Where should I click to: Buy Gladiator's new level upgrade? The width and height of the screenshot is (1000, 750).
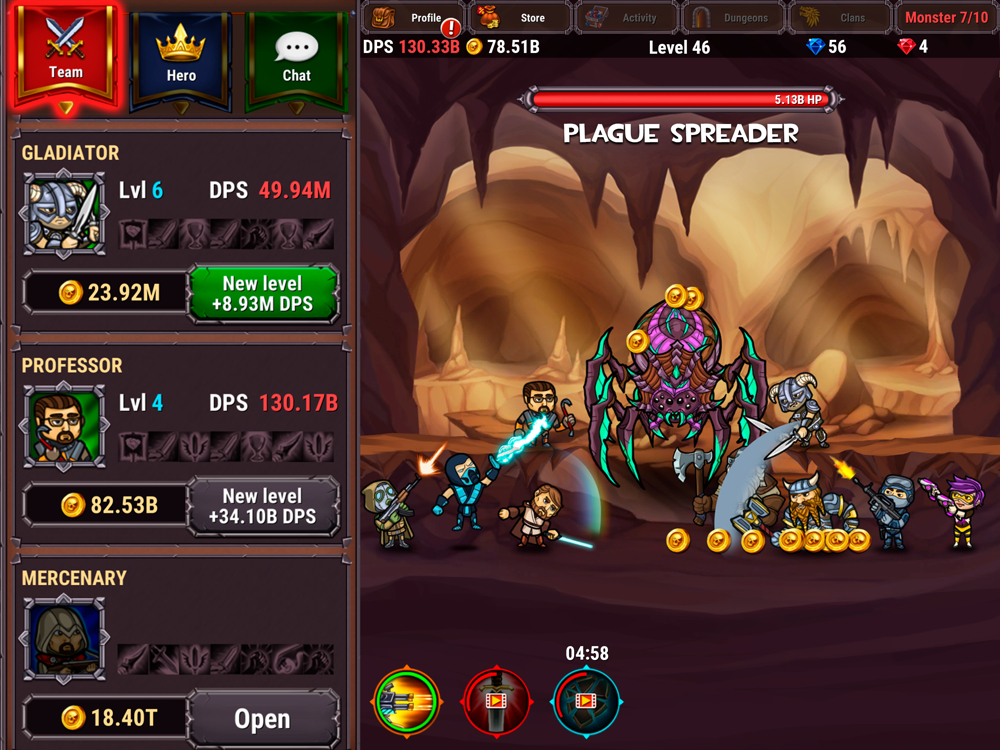(x=263, y=293)
